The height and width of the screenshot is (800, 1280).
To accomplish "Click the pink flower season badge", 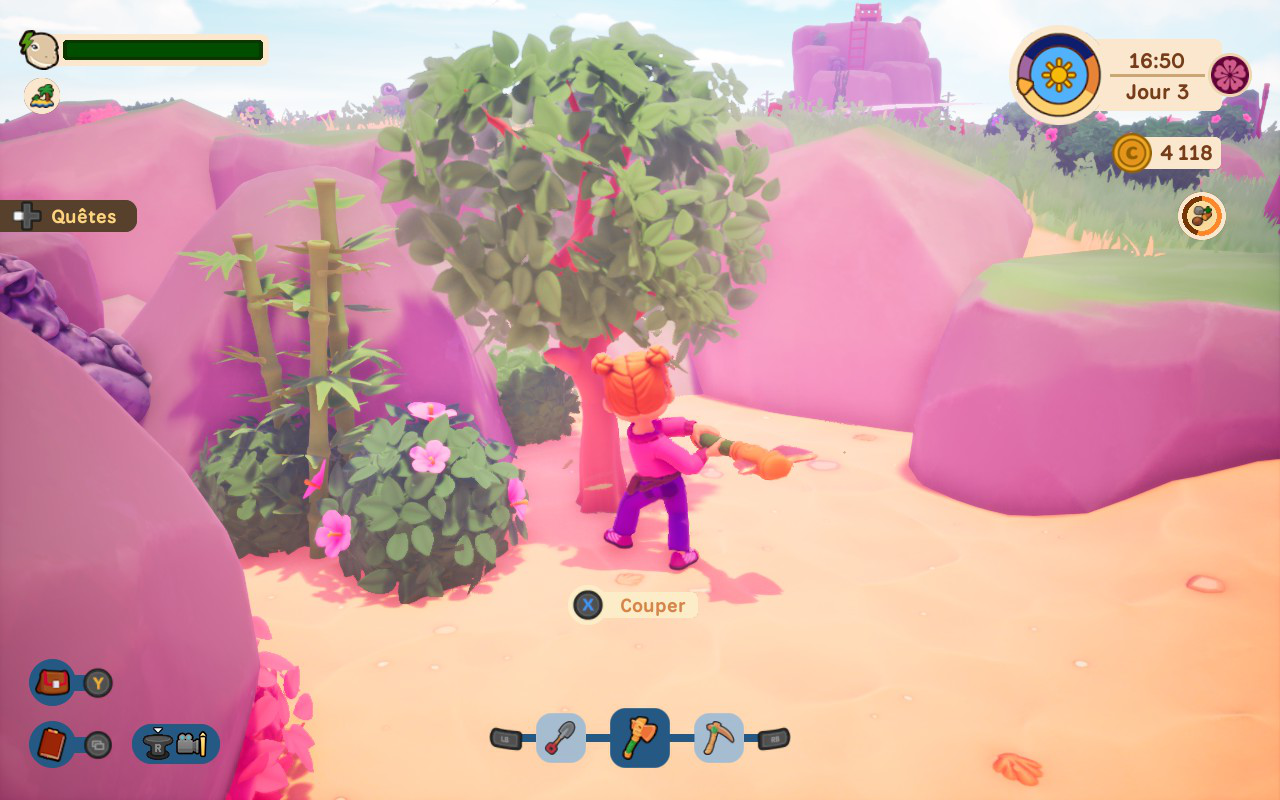I will click(1230, 75).
